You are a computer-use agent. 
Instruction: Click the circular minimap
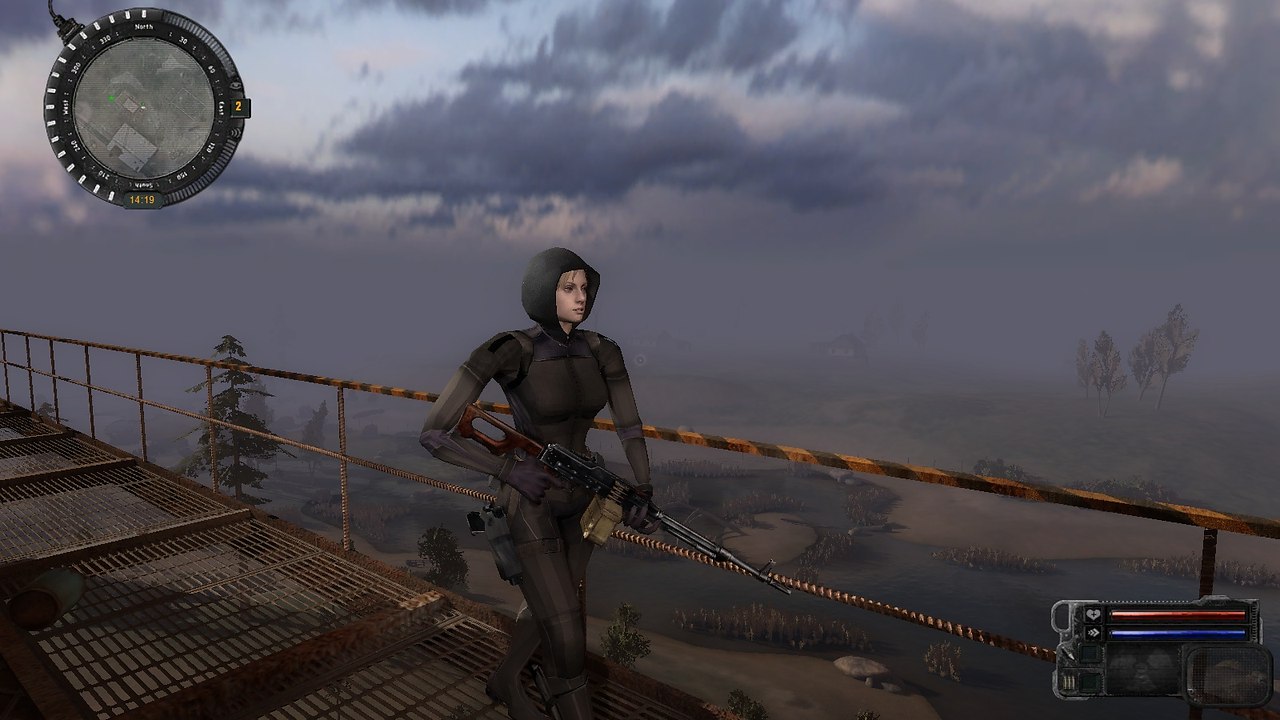(143, 107)
